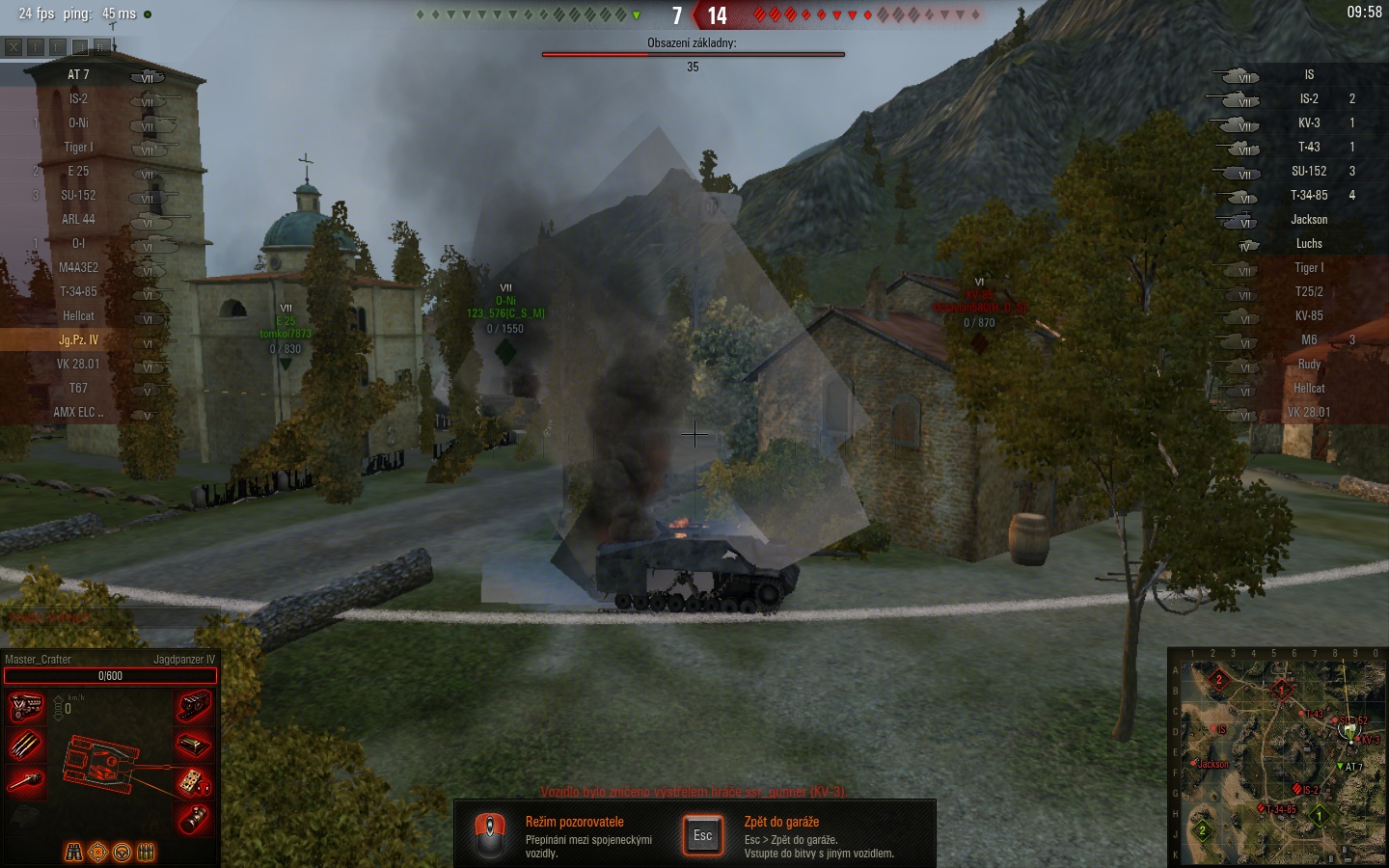This screenshot has width=1389, height=868.
Task: Select the AT 7 ally row
Action: click(78, 74)
